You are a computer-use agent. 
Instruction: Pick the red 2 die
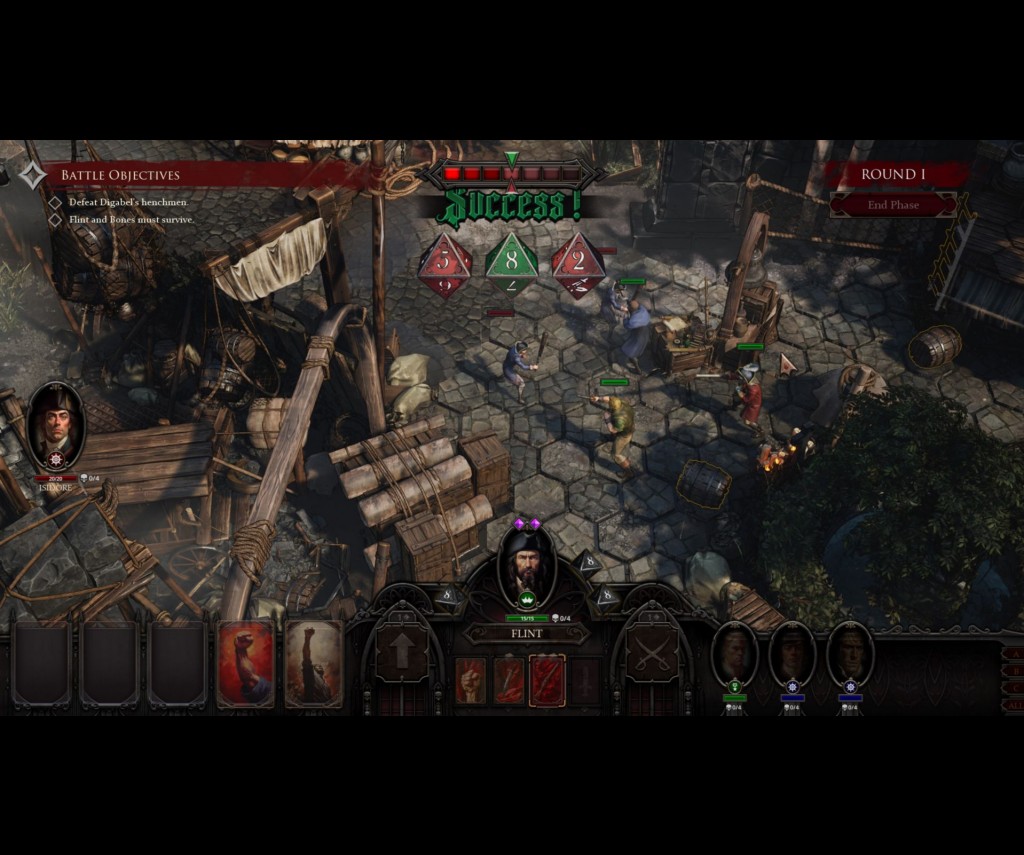pyautogui.click(x=578, y=264)
